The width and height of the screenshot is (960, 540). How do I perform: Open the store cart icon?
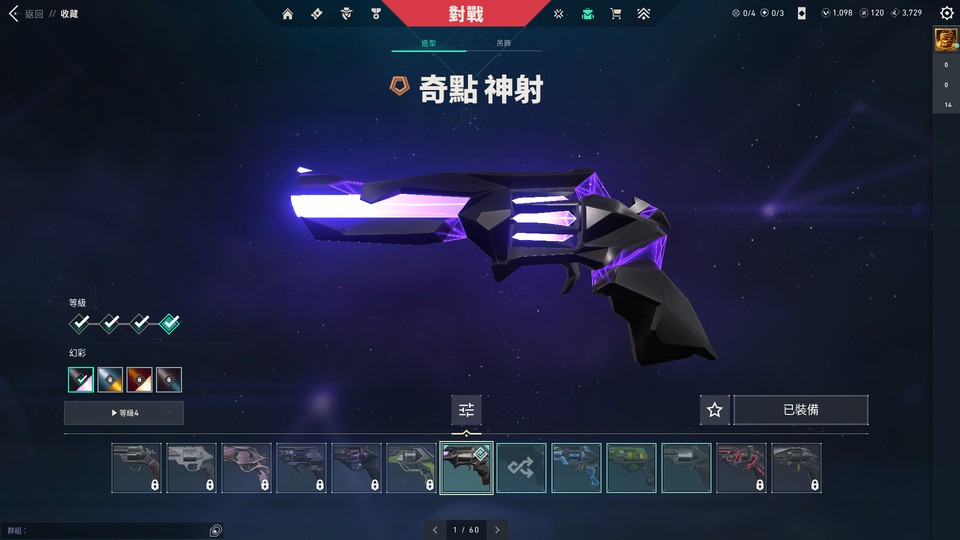[x=616, y=14]
